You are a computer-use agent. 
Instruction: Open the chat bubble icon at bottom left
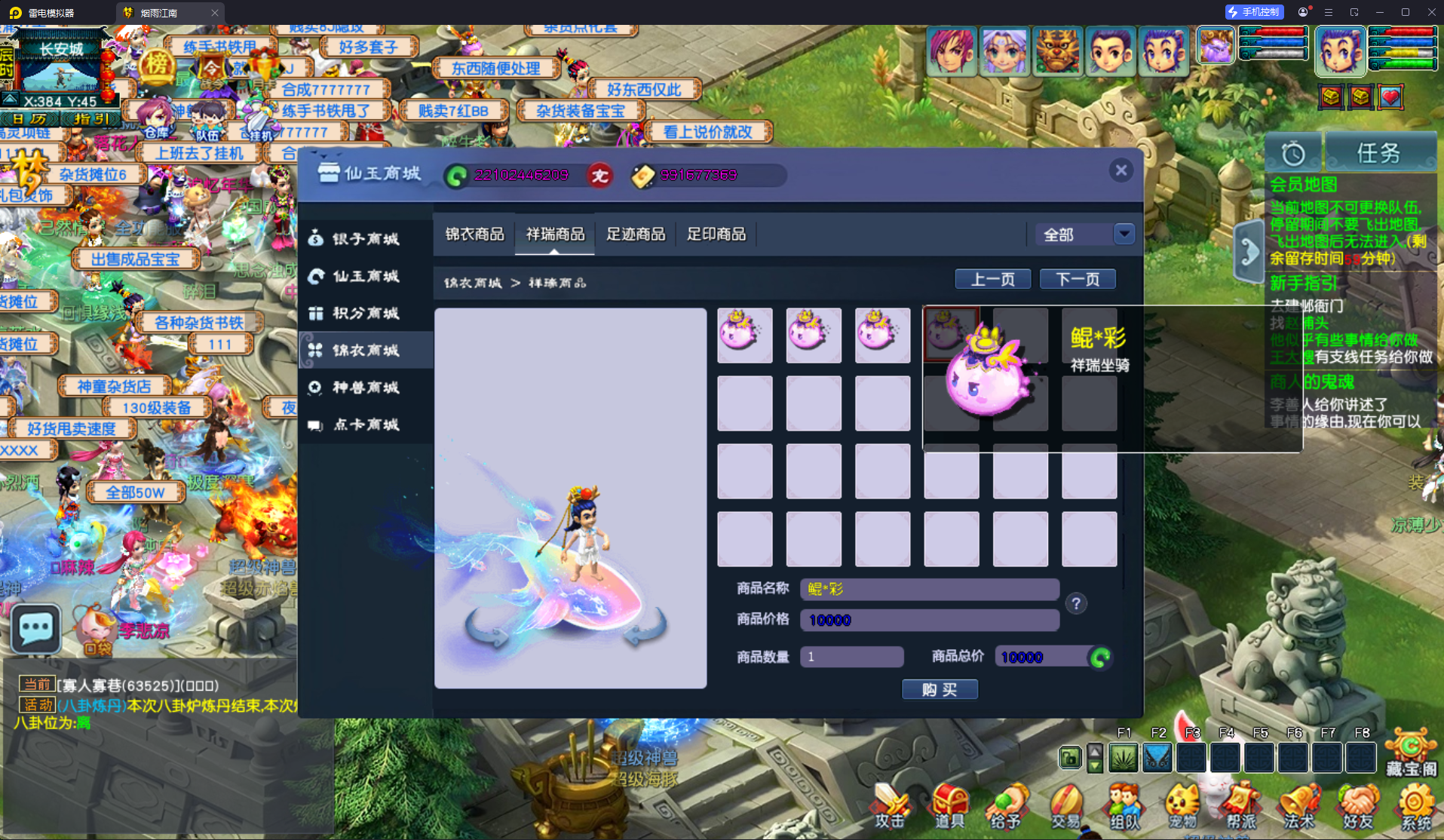click(x=35, y=628)
